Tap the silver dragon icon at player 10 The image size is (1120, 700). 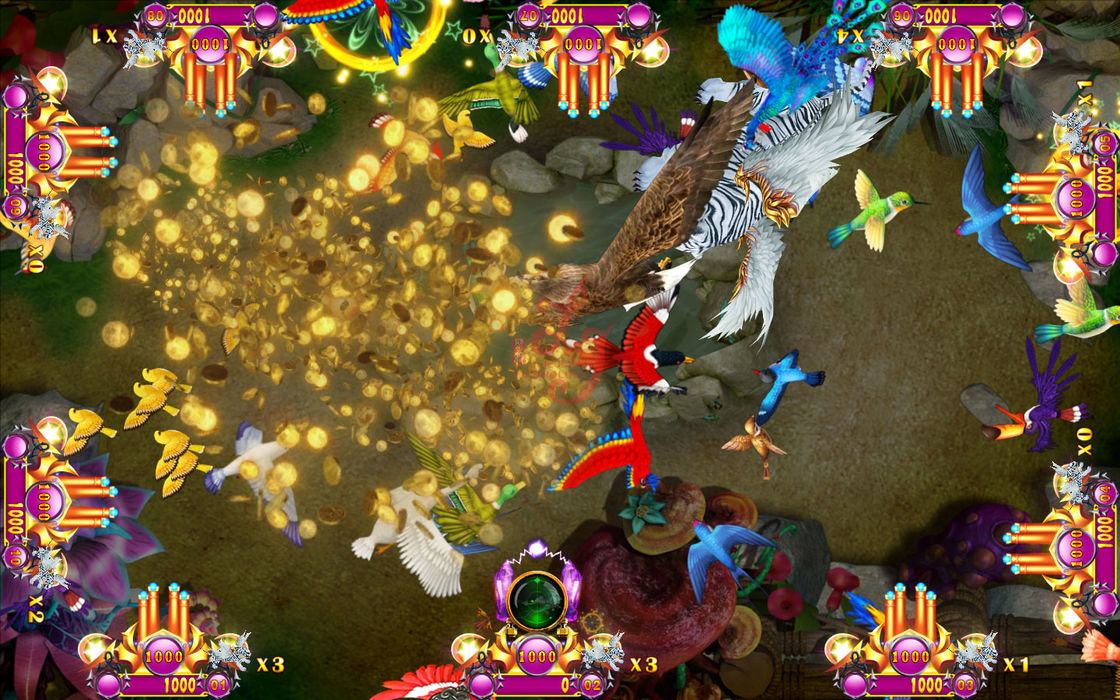(45, 567)
